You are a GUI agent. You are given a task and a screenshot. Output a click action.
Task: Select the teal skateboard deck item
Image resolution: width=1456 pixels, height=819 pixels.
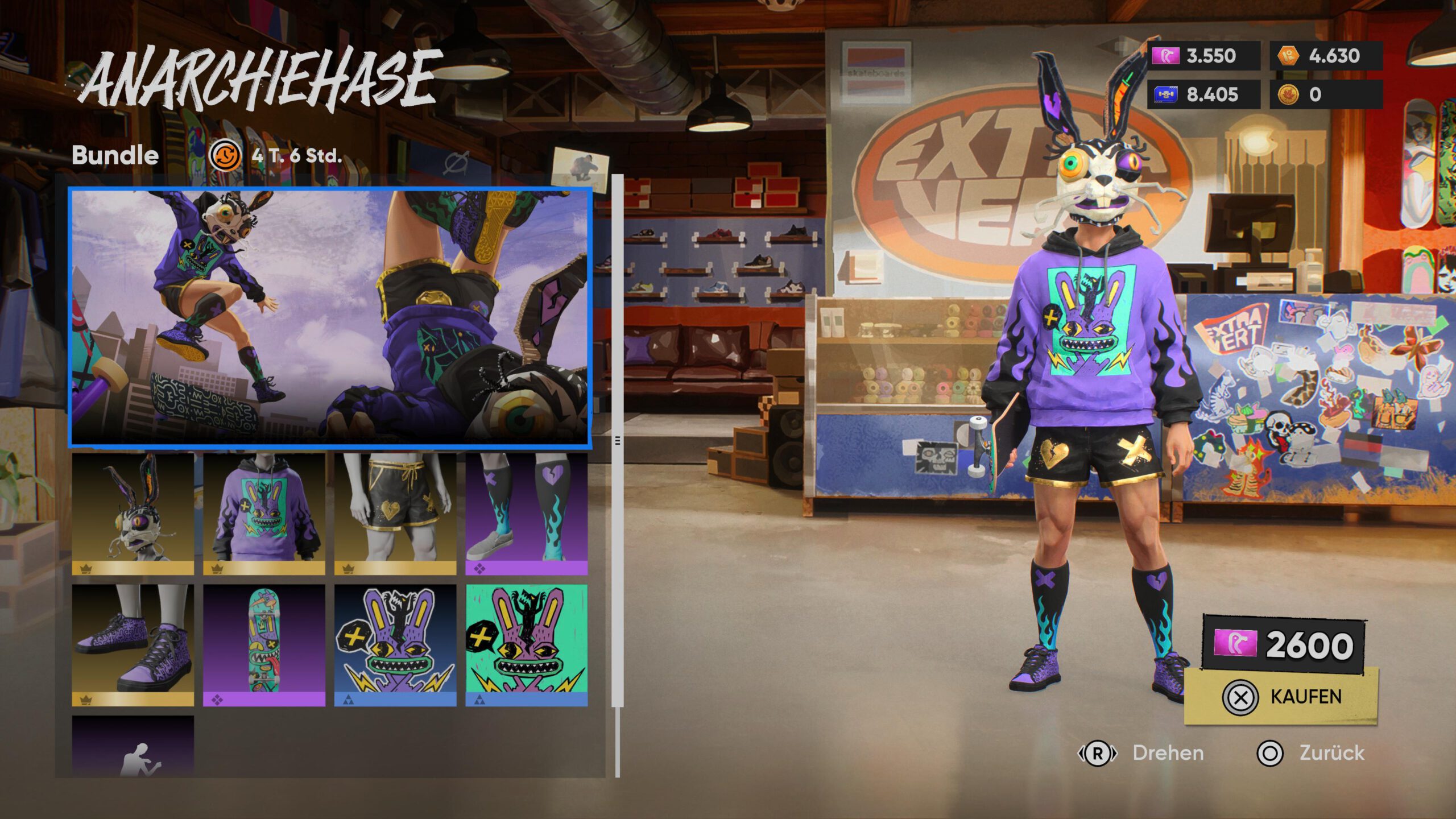tap(264, 645)
